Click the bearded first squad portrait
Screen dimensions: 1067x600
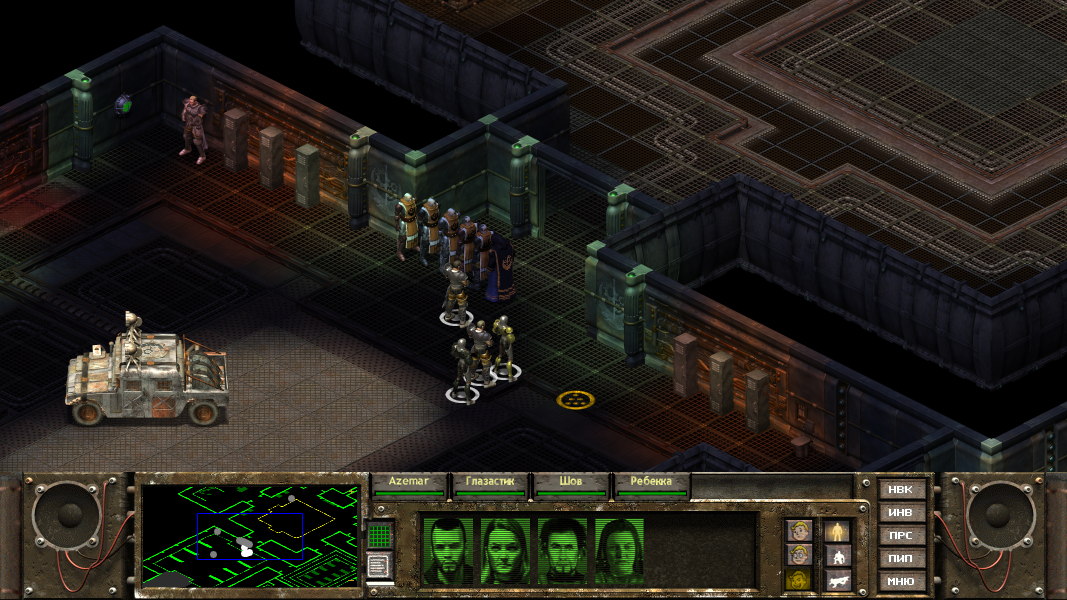point(448,550)
